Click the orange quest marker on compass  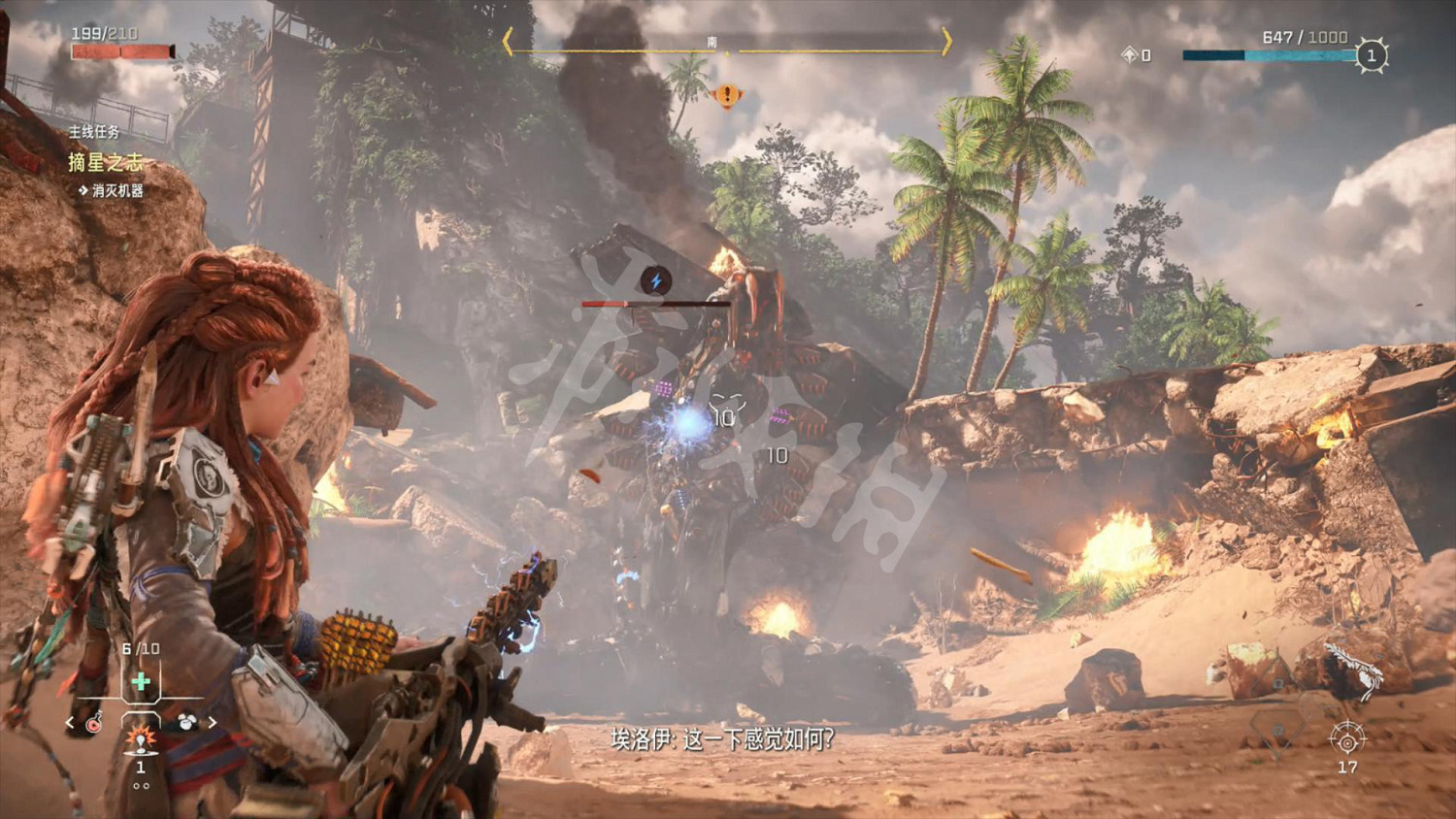pyautogui.click(x=727, y=95)
